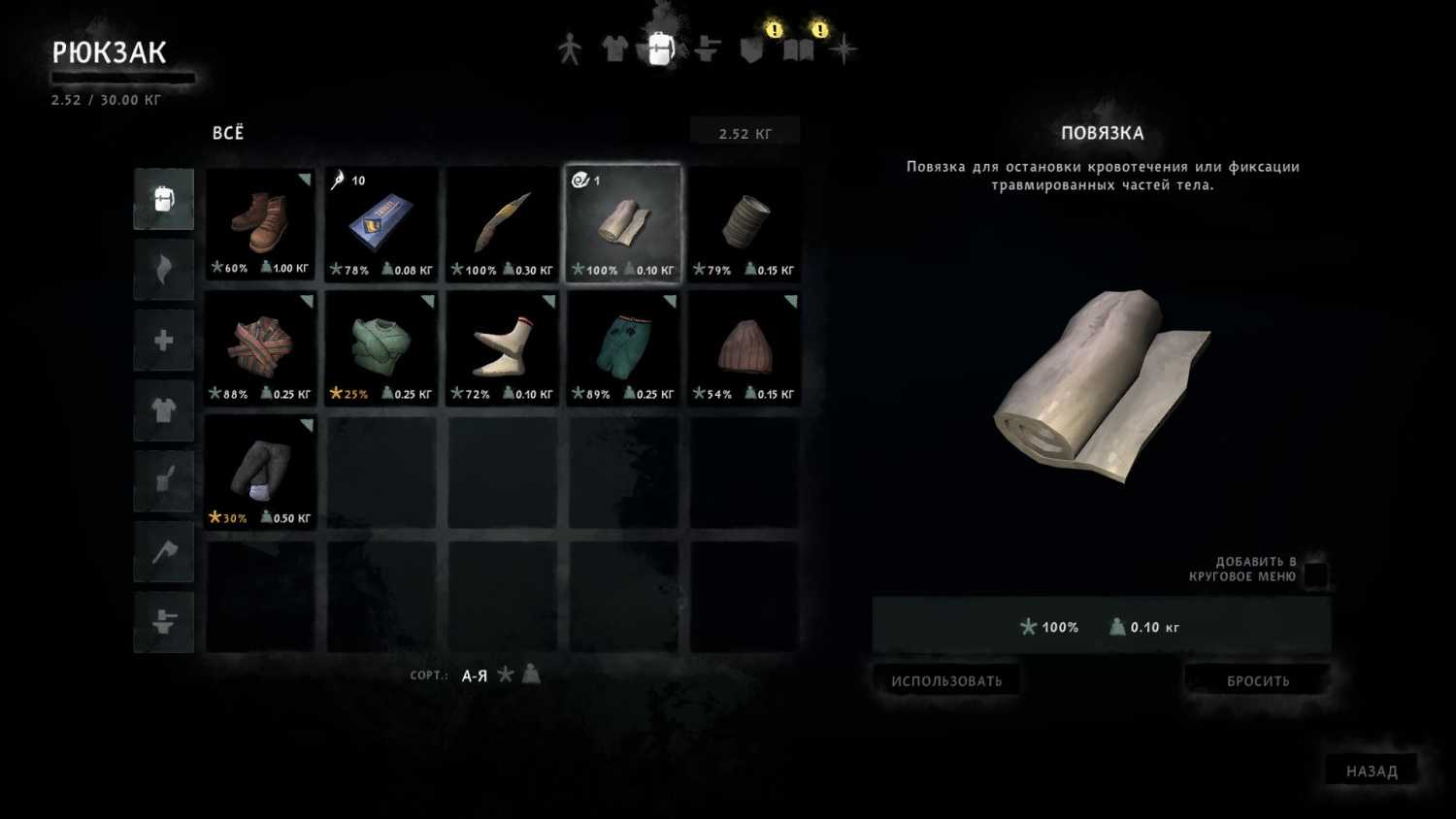Go back with the НАЗАД button
1456x819 pixels.
1371,770
